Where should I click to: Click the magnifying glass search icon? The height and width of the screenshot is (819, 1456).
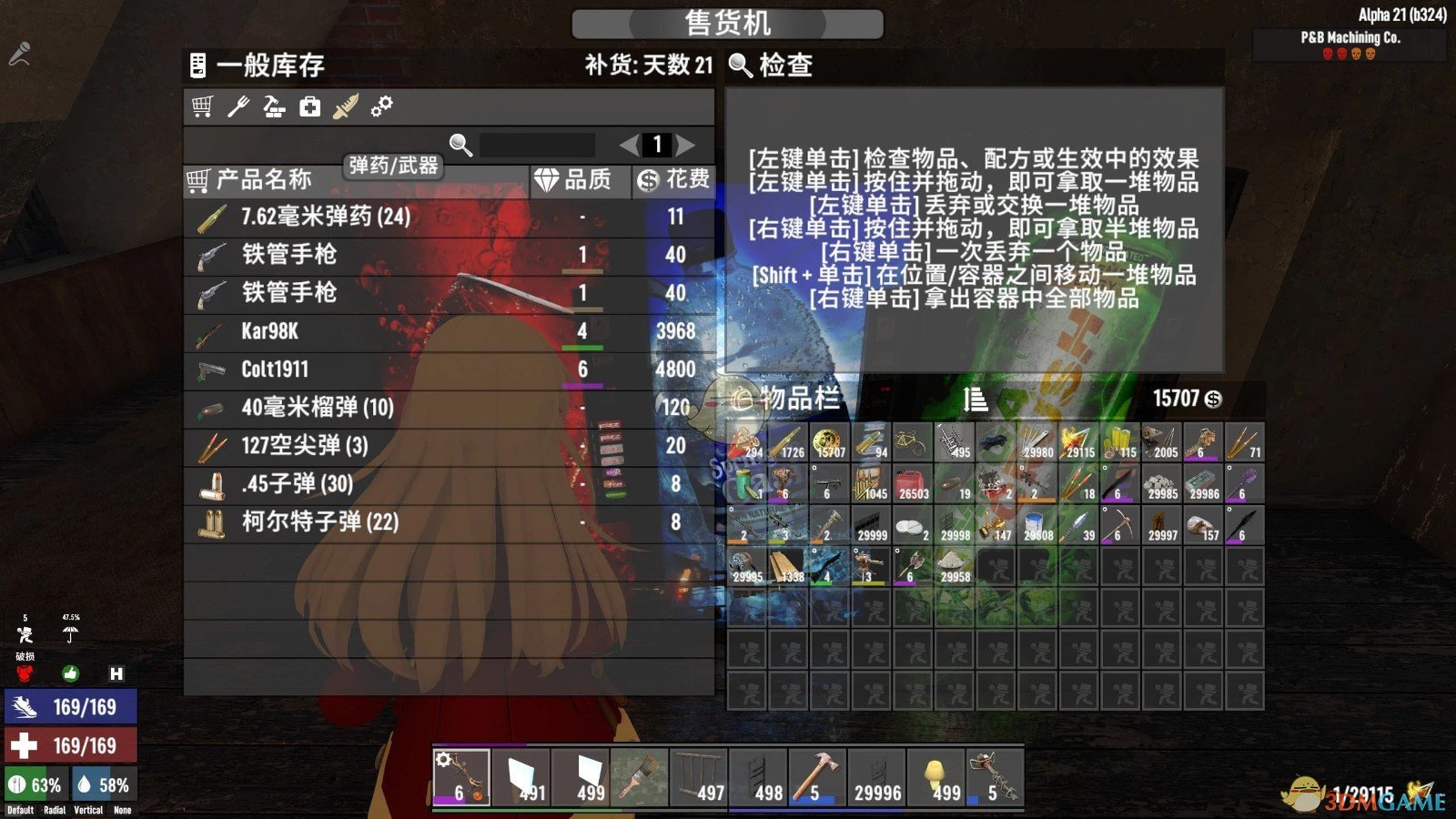458,144
